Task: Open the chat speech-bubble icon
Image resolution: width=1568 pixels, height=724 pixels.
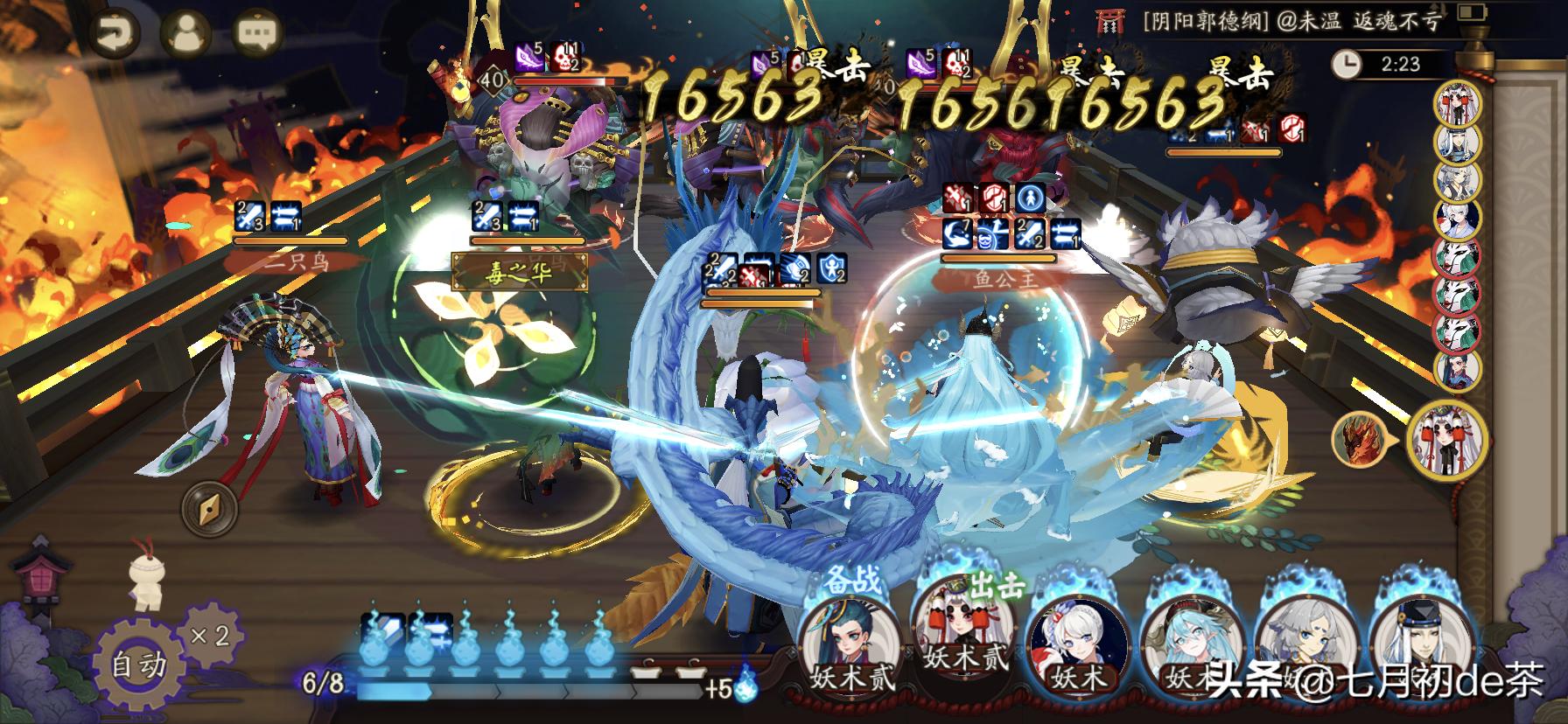Action: coord(255,34)
